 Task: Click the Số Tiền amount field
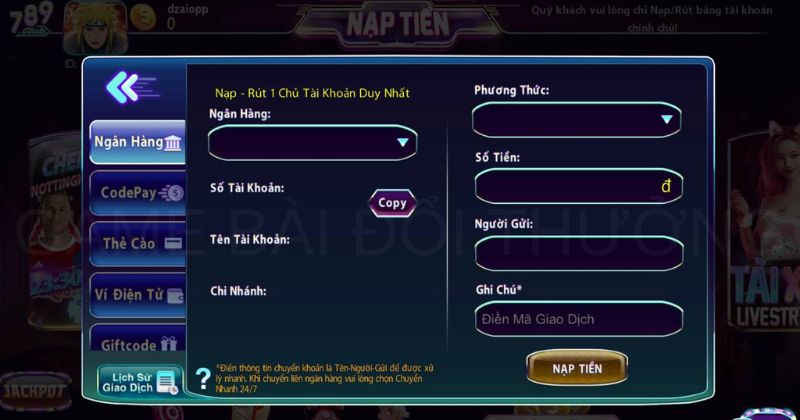click(x=577, y=187)
